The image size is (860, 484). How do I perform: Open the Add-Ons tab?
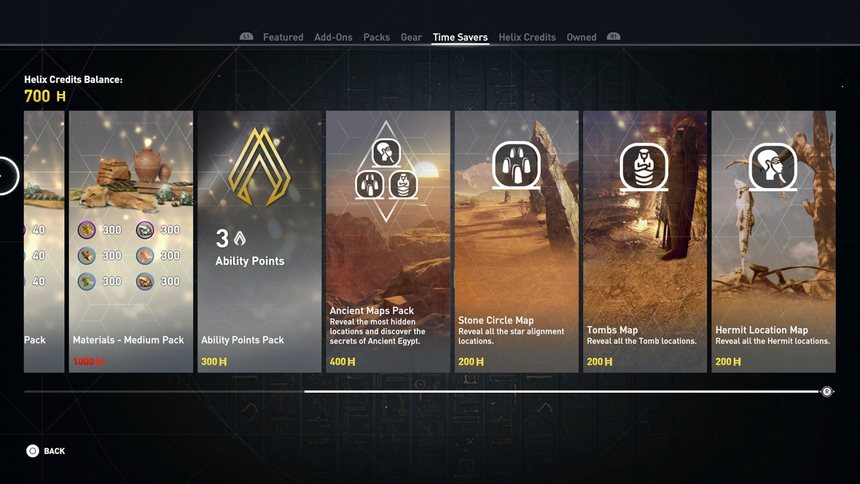[x=333, y=38]
